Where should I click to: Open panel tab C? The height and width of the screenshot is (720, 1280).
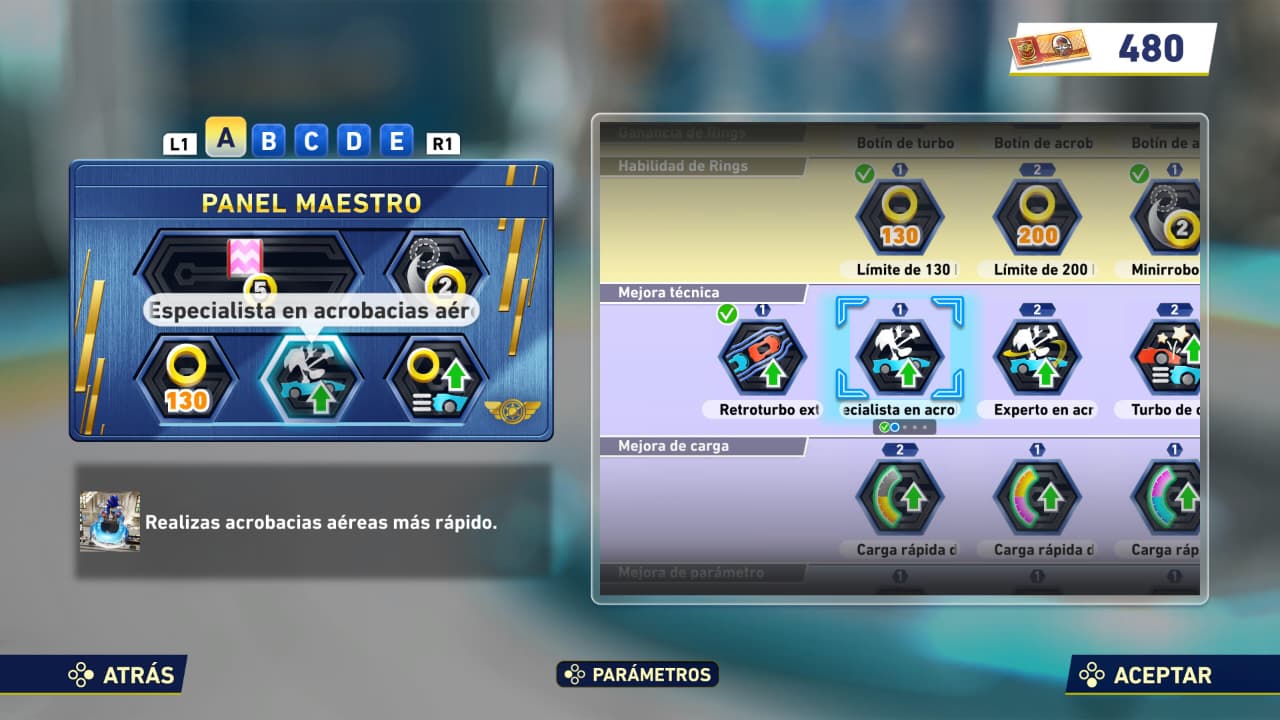311,141
